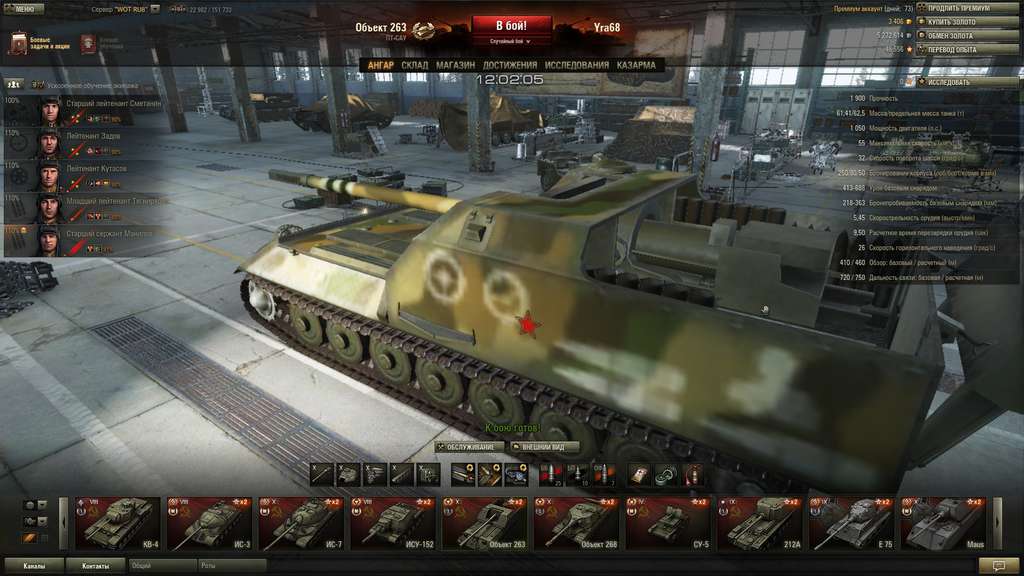Open the Меню button

click(x=24, y=8)
